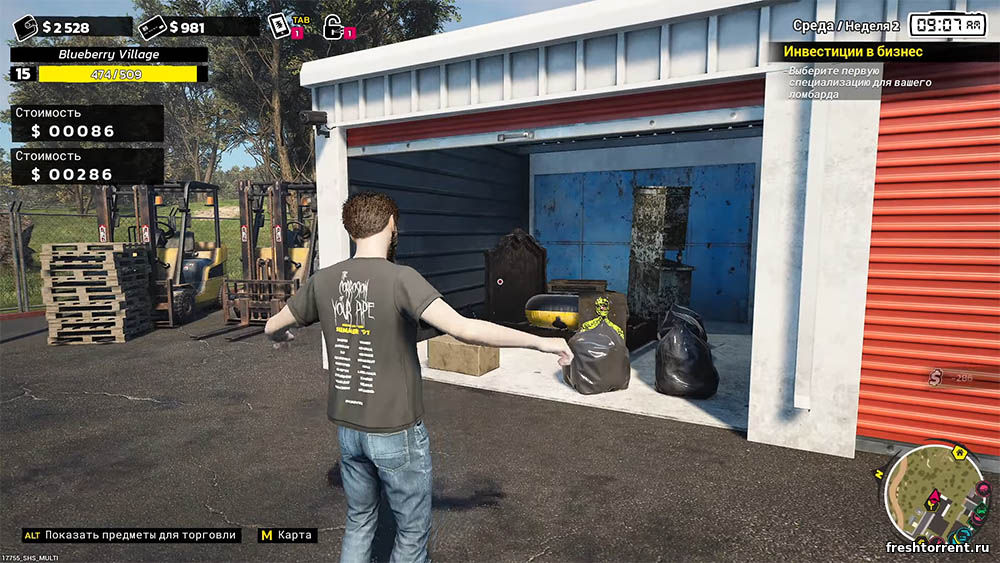Click the bank card balance icon
Viewport: 1000px width, 563px height.
(152, 27)
